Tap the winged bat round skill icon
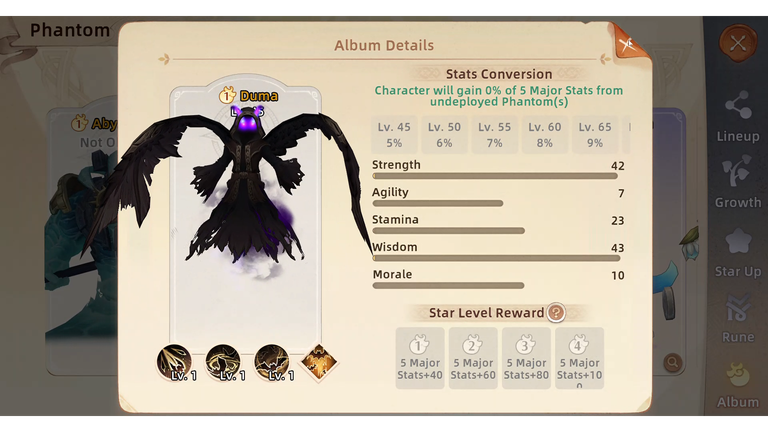This screenshot has width=768, height=432. 271,361
